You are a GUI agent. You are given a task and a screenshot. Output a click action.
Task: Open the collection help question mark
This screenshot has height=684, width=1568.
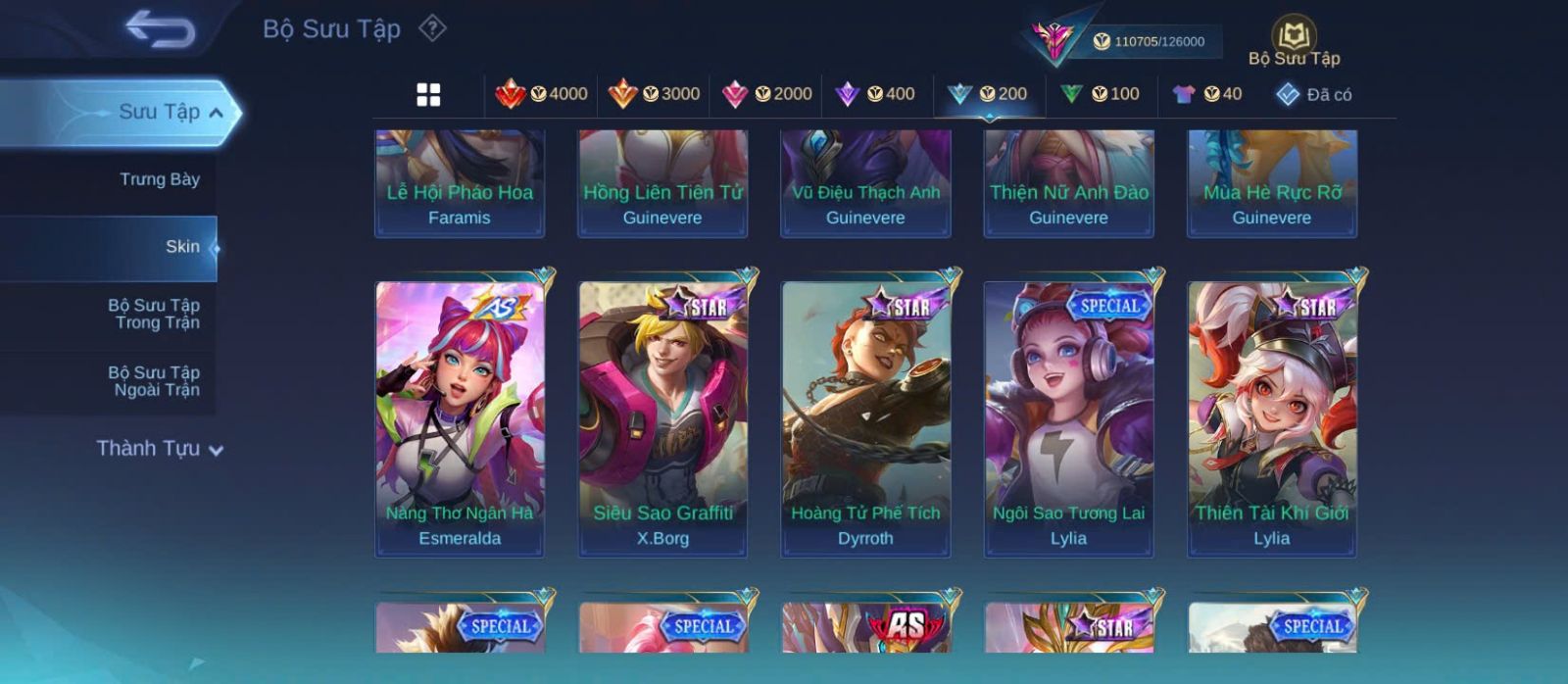[x=432, y=28]
